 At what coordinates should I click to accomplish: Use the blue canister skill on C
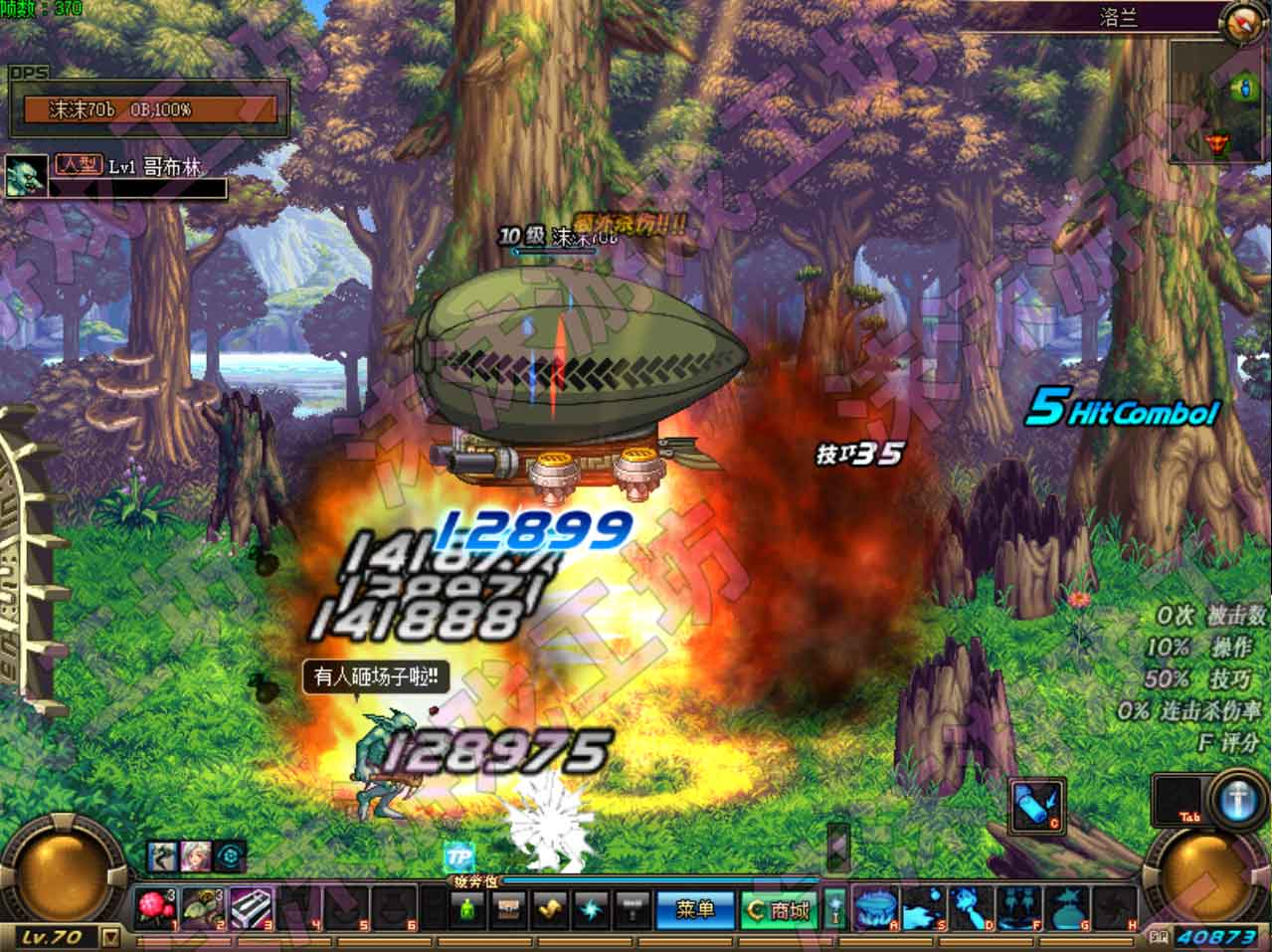click(x=1037, y=805)
